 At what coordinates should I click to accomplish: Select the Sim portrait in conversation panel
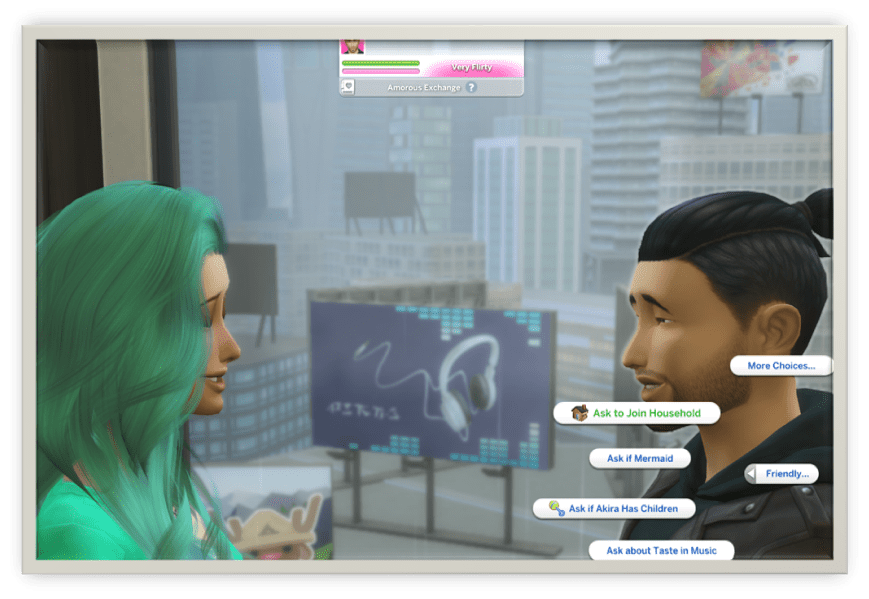pos(352,46)
